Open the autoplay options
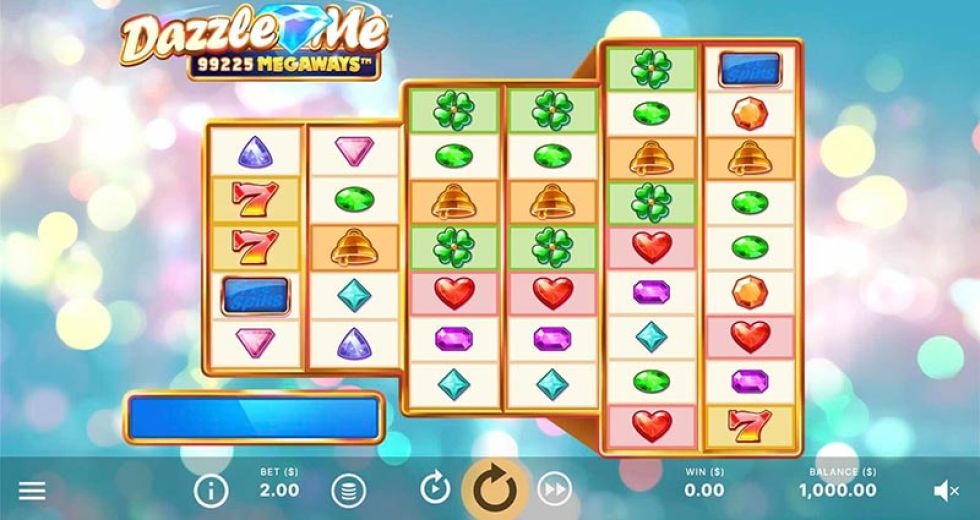The height and width of the screenshot is (520, 980). [x=435, y=489]
